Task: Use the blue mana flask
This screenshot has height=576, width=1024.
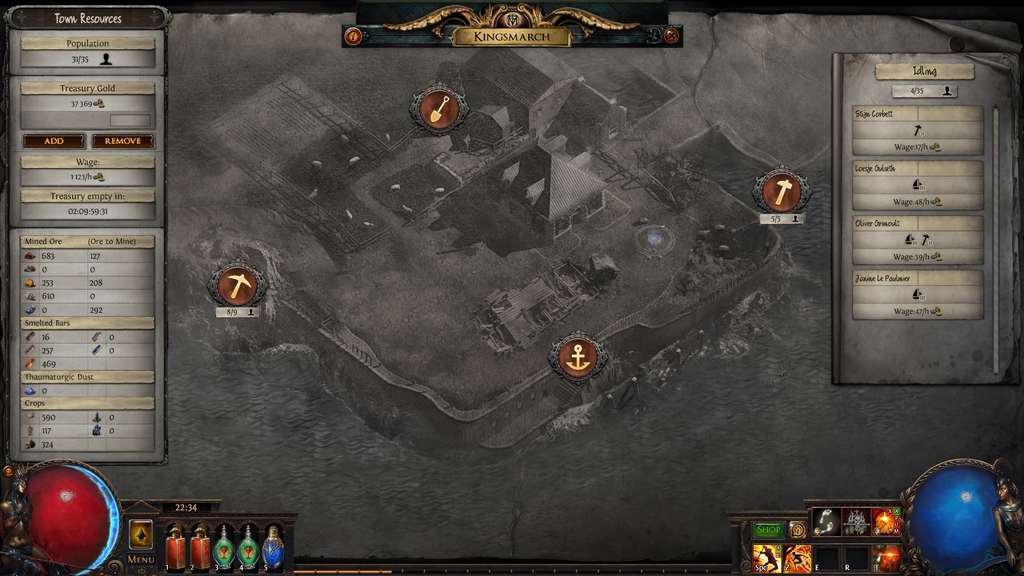Action: pos(272,548)
